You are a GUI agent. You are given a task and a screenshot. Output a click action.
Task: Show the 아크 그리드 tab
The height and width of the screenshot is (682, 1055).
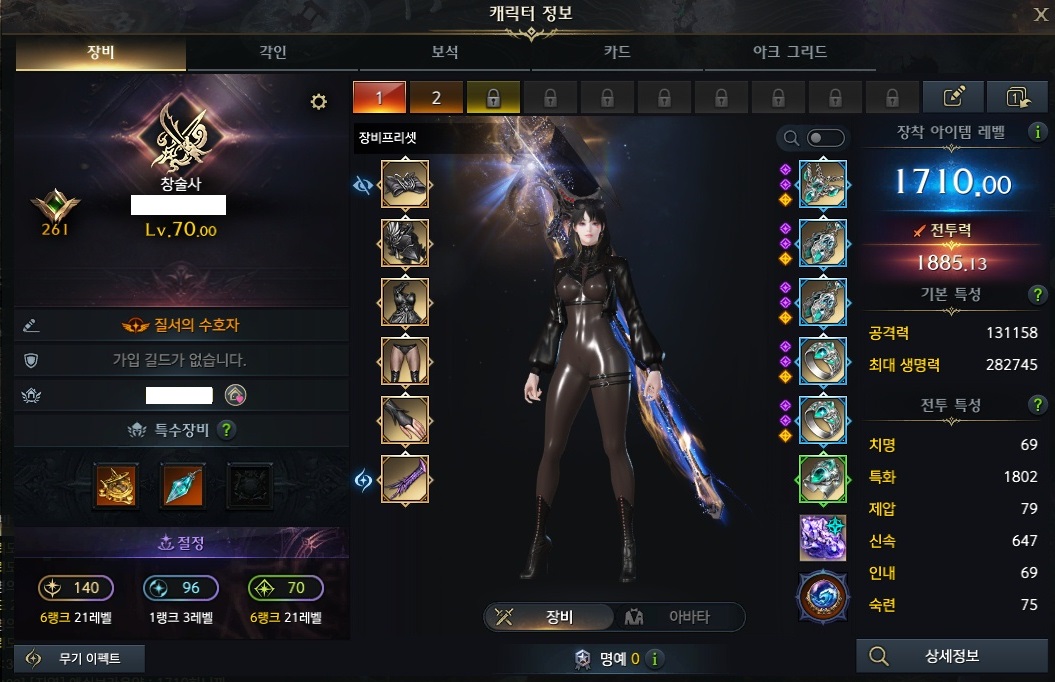click(789, 53)
